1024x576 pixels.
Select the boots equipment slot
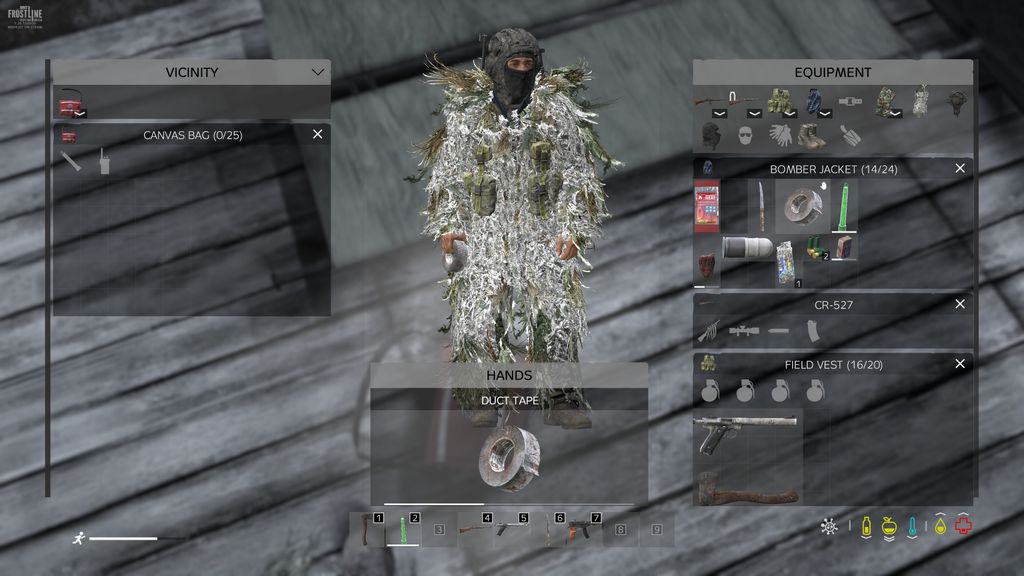tap(811, 135)
